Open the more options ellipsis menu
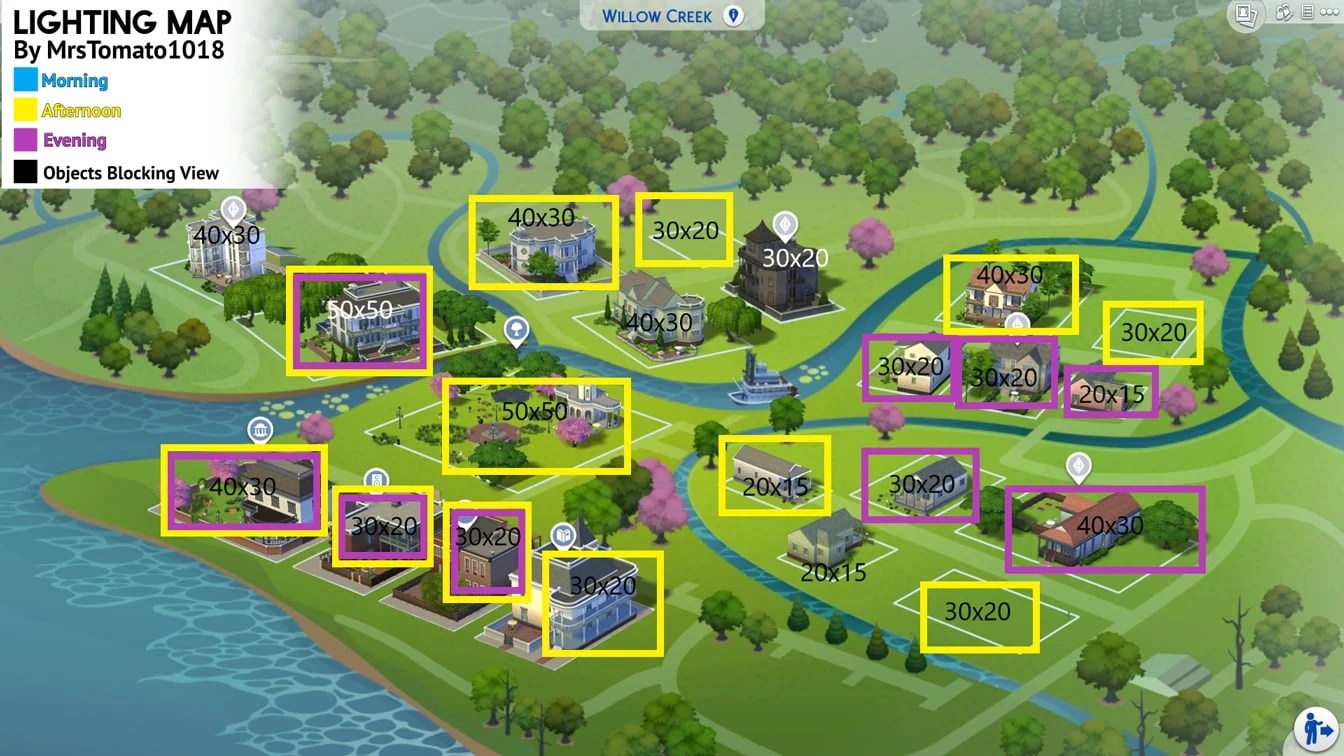Screen dimensions: 1344x756 [x=1330, y=12]
